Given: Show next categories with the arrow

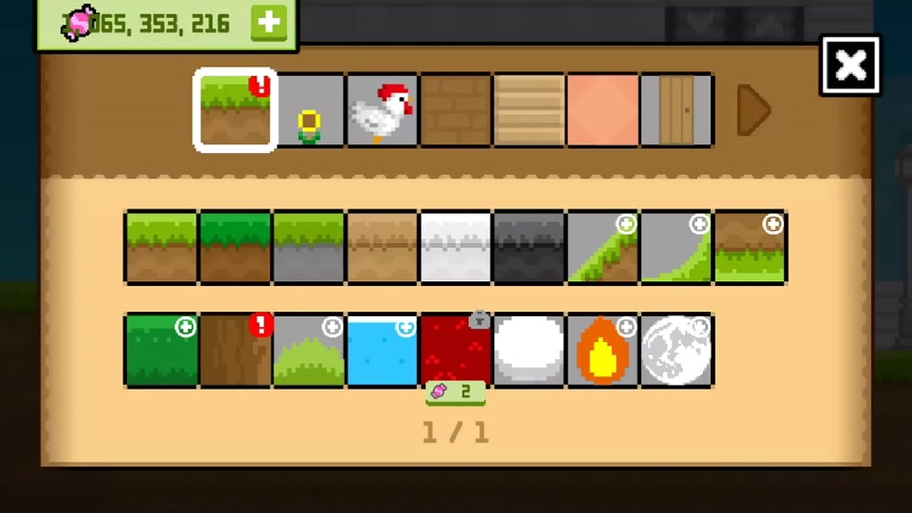Looking at the screenshot, I should pyautogui.click(x=753, y=110).
